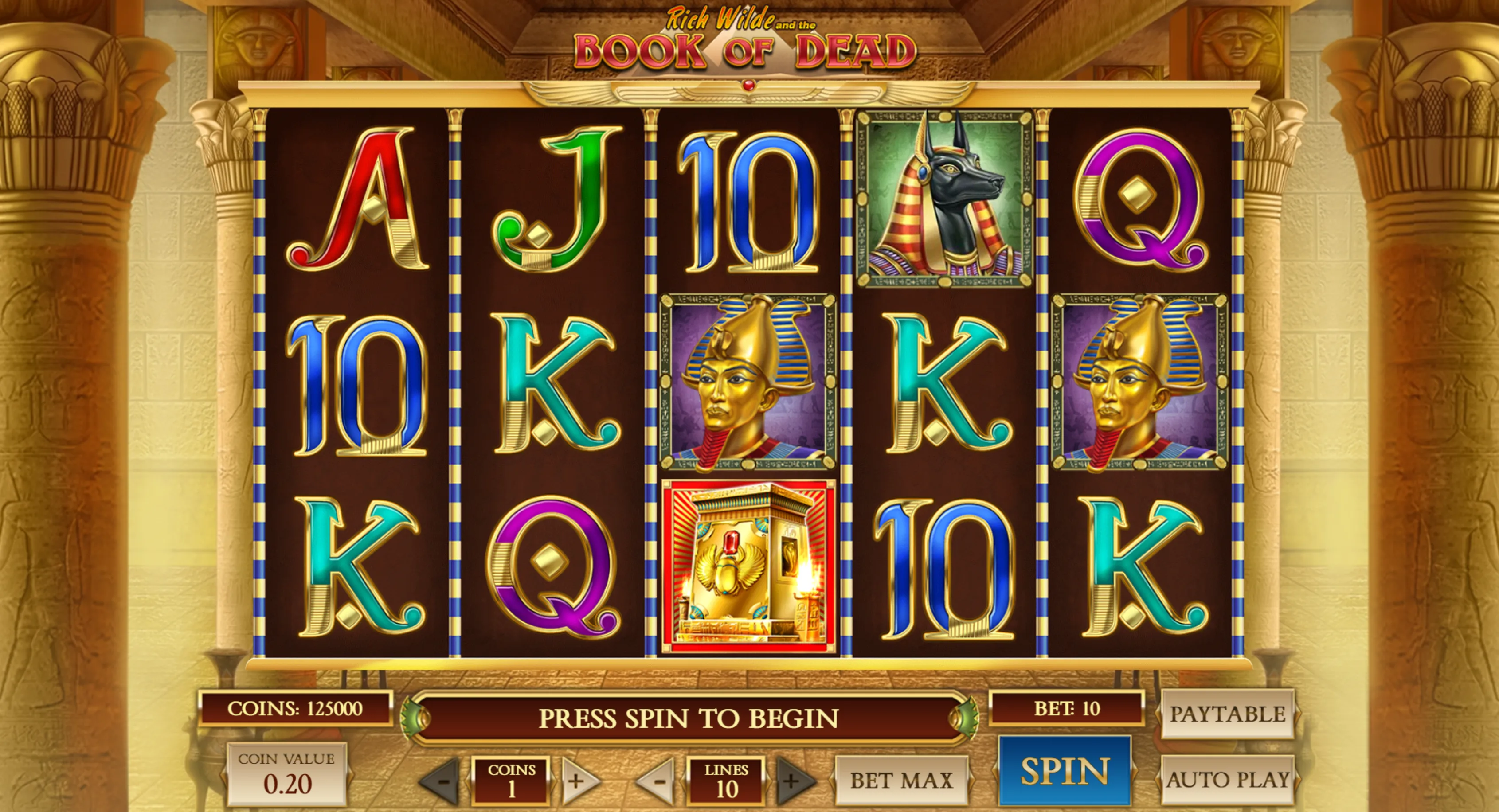This screenshot has width=1499, height=812.
Task: Change the coin value of 0.20
Action: pyautogui.click(x=287, y=775)
